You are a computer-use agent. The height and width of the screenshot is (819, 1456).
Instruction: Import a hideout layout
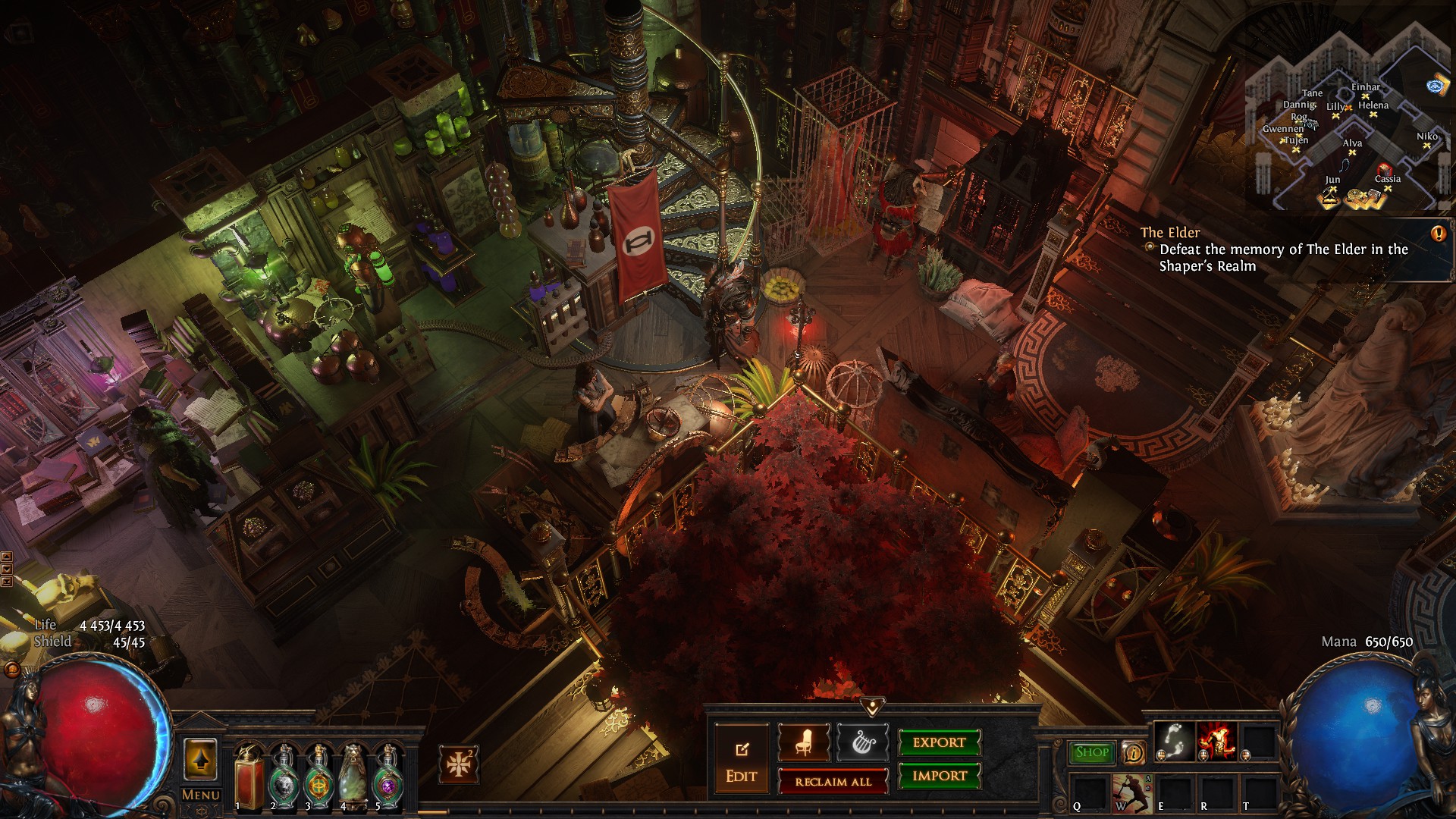click(x=939, y=776)
